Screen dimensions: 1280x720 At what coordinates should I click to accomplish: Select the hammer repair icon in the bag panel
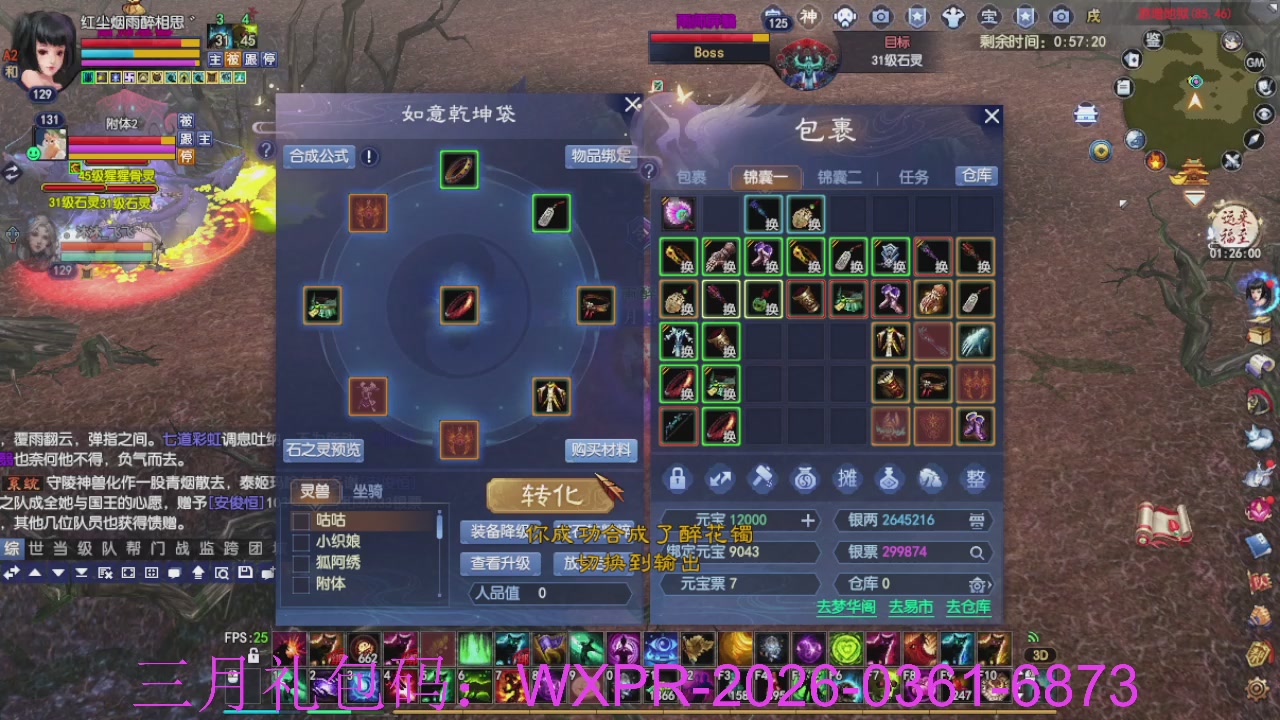click(763, 480)
